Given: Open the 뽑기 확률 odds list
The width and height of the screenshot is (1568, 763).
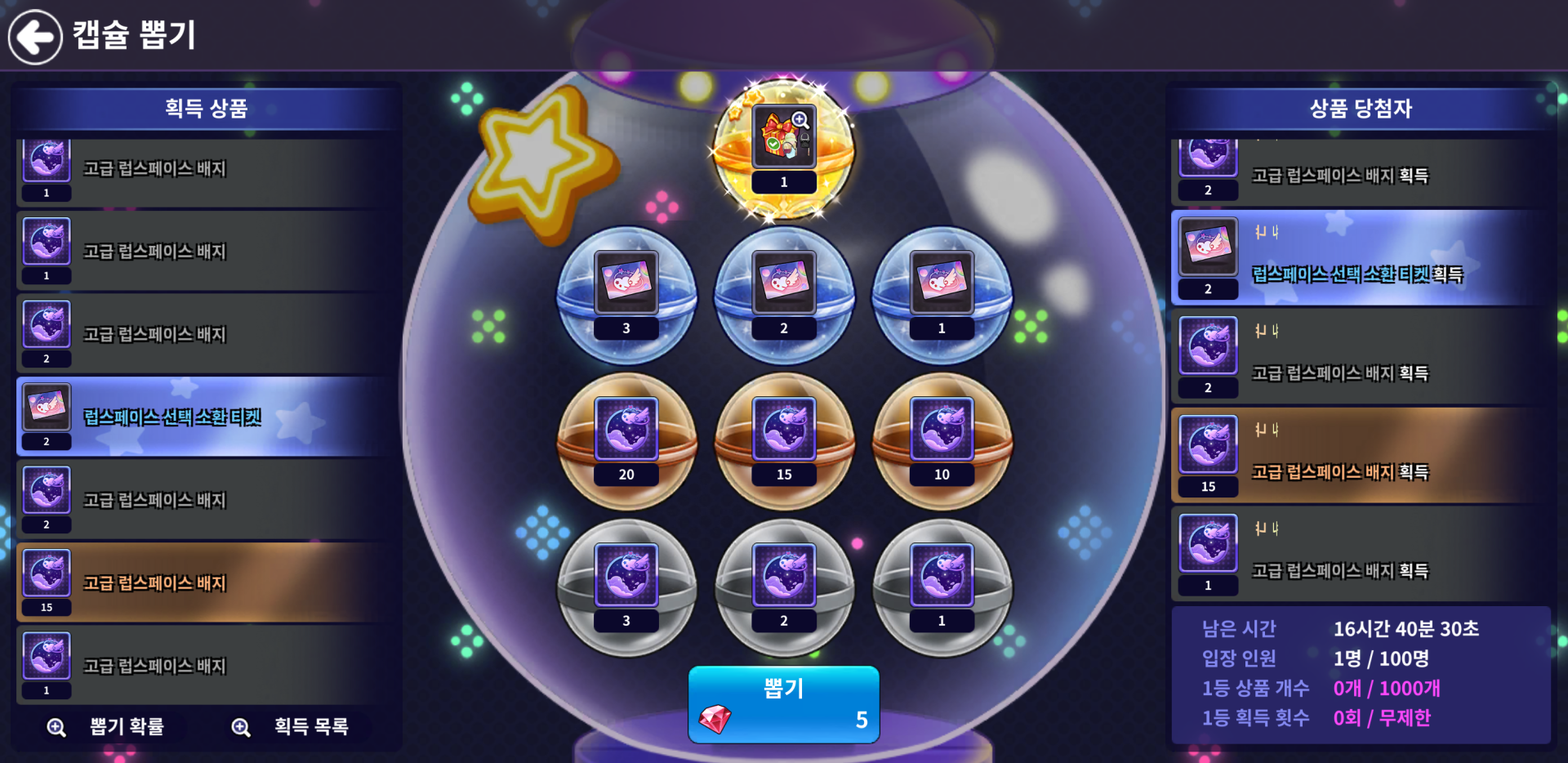Looking at the screenshot, I should (x=109, y=726).
